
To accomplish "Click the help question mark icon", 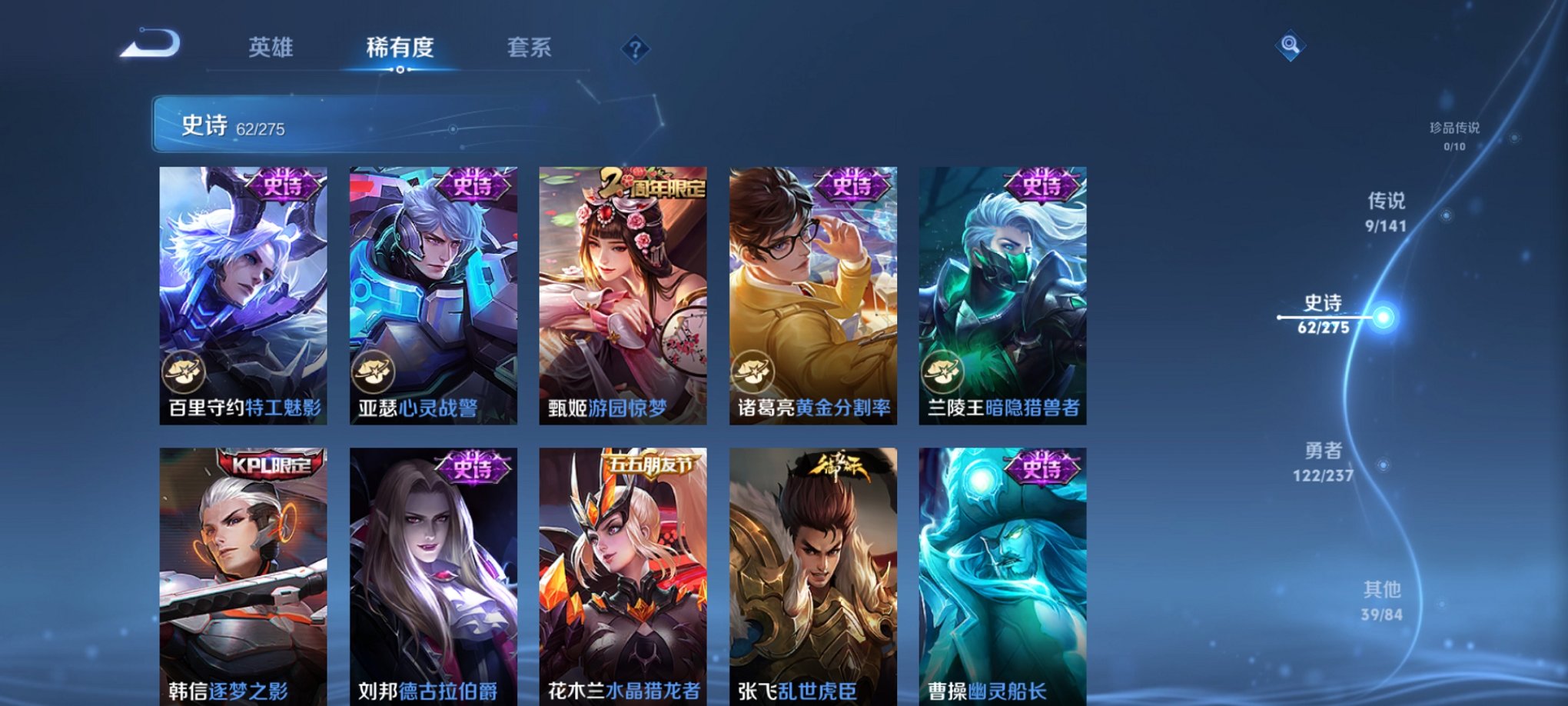I will tap(635, 49).
